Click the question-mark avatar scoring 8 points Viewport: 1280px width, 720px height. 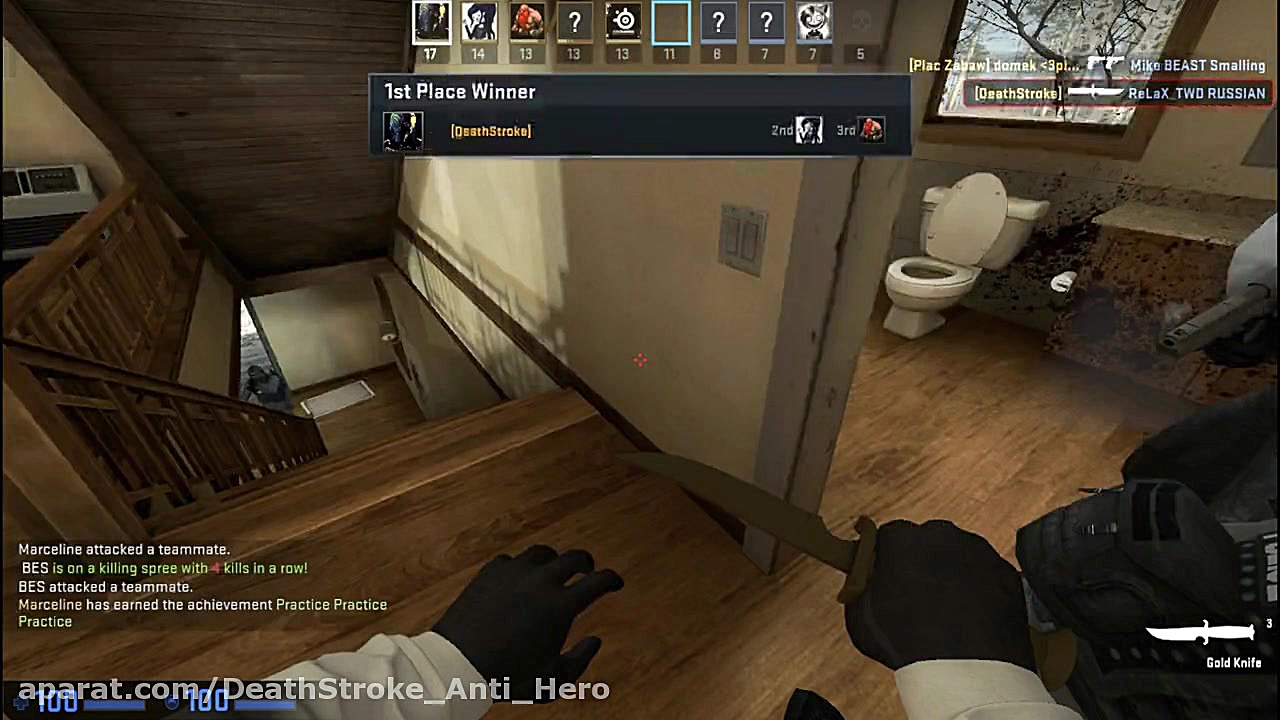717,21
